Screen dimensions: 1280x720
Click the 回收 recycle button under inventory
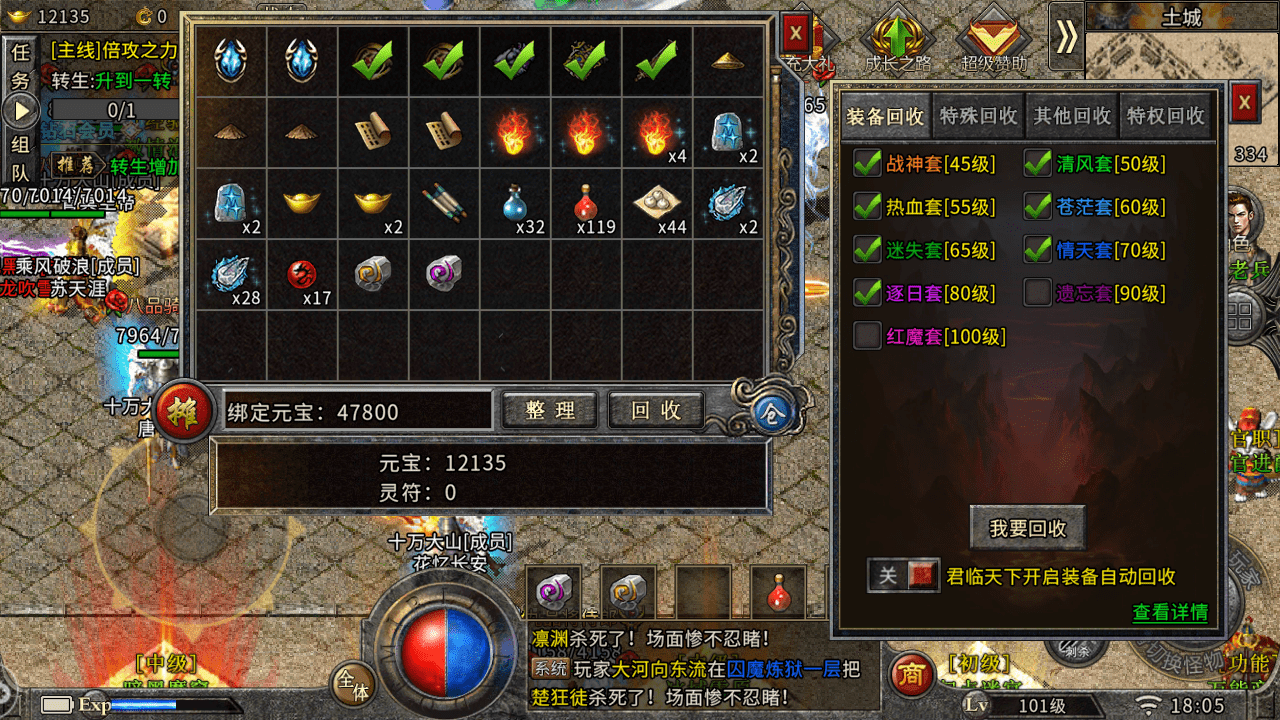tap(655, 411)
